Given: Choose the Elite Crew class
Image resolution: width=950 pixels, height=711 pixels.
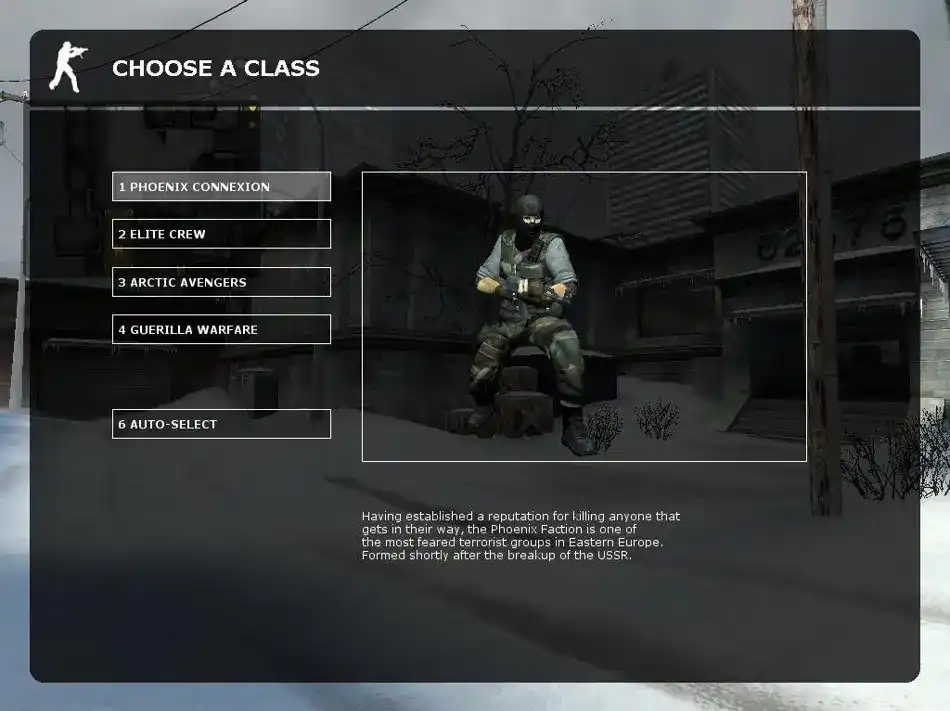Looking at the screenshot, I should pos(221,234).
